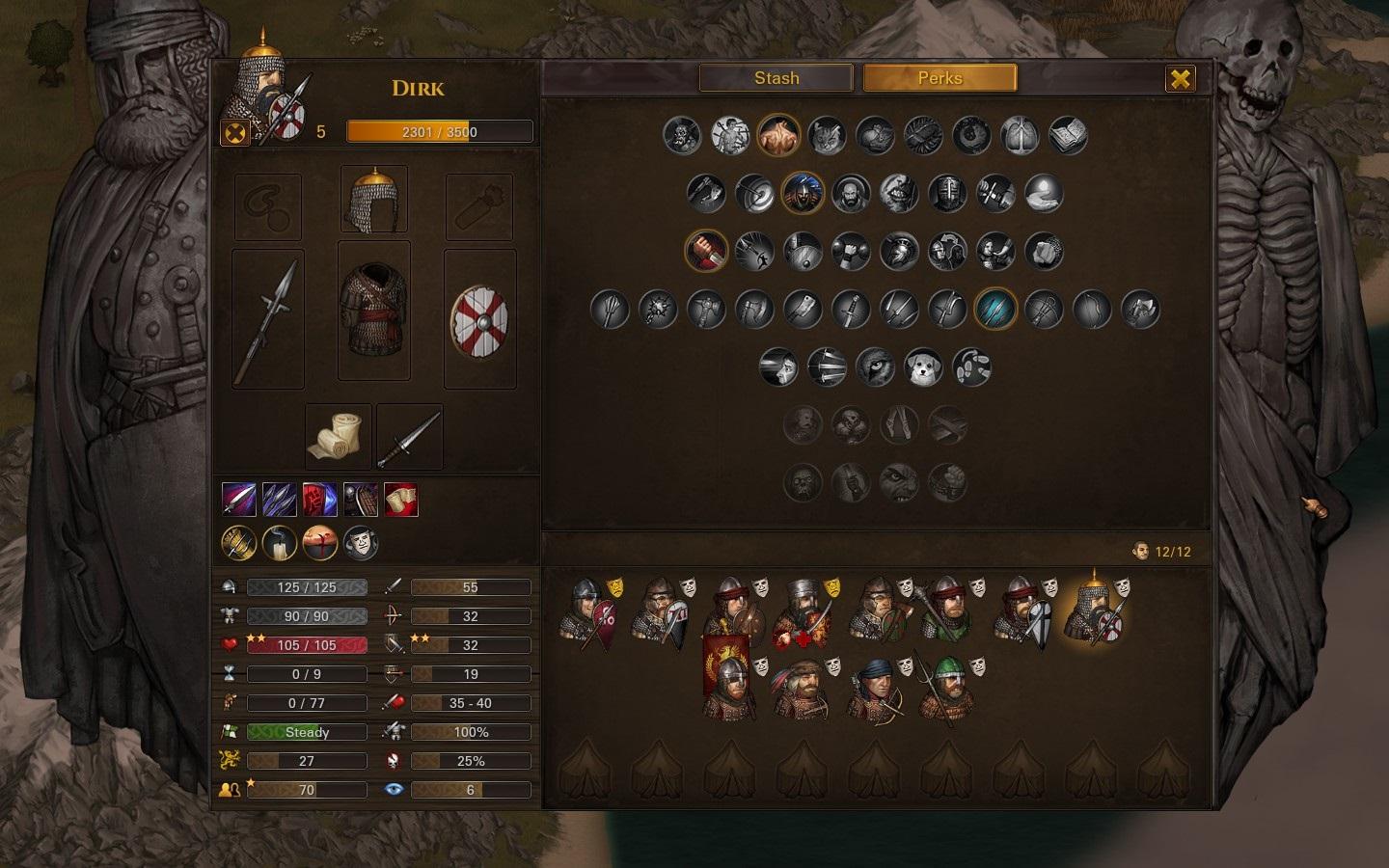Screen dimensions: 1389x868
Task: Select the equipped spear weapon slot
Action: pos(268,318)
